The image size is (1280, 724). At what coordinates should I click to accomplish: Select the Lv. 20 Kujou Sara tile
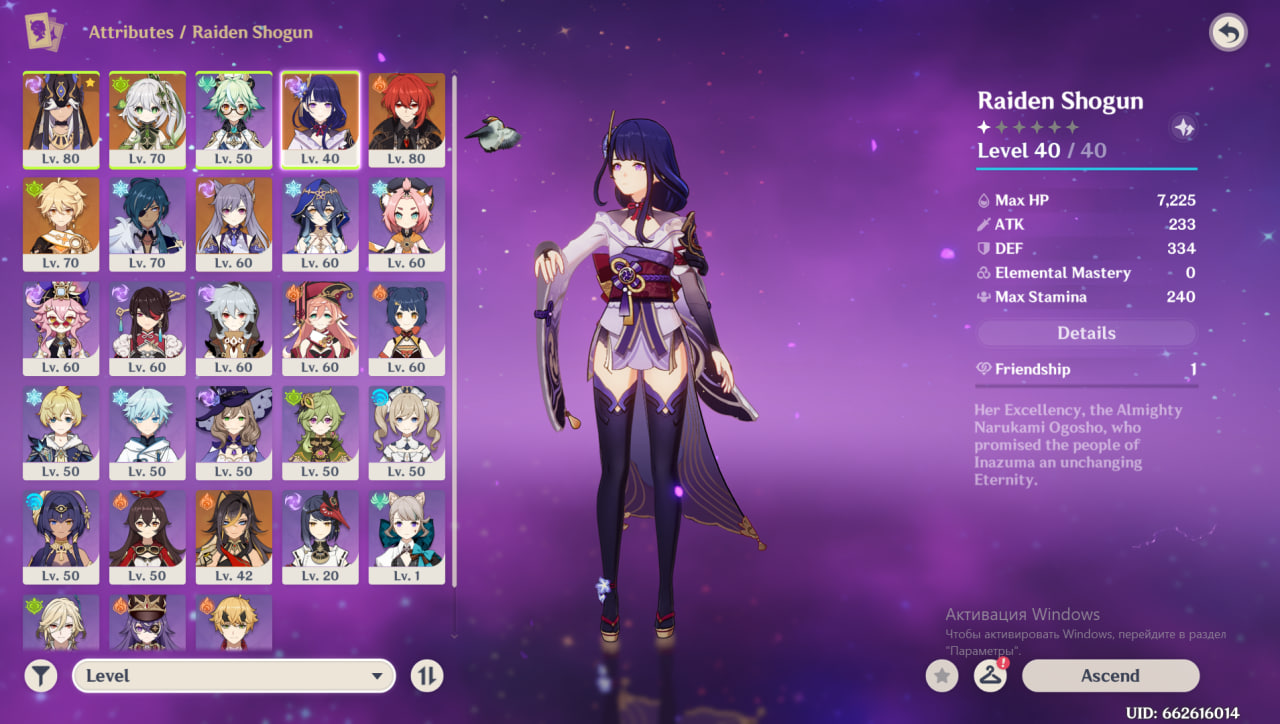tap(320, 535)
